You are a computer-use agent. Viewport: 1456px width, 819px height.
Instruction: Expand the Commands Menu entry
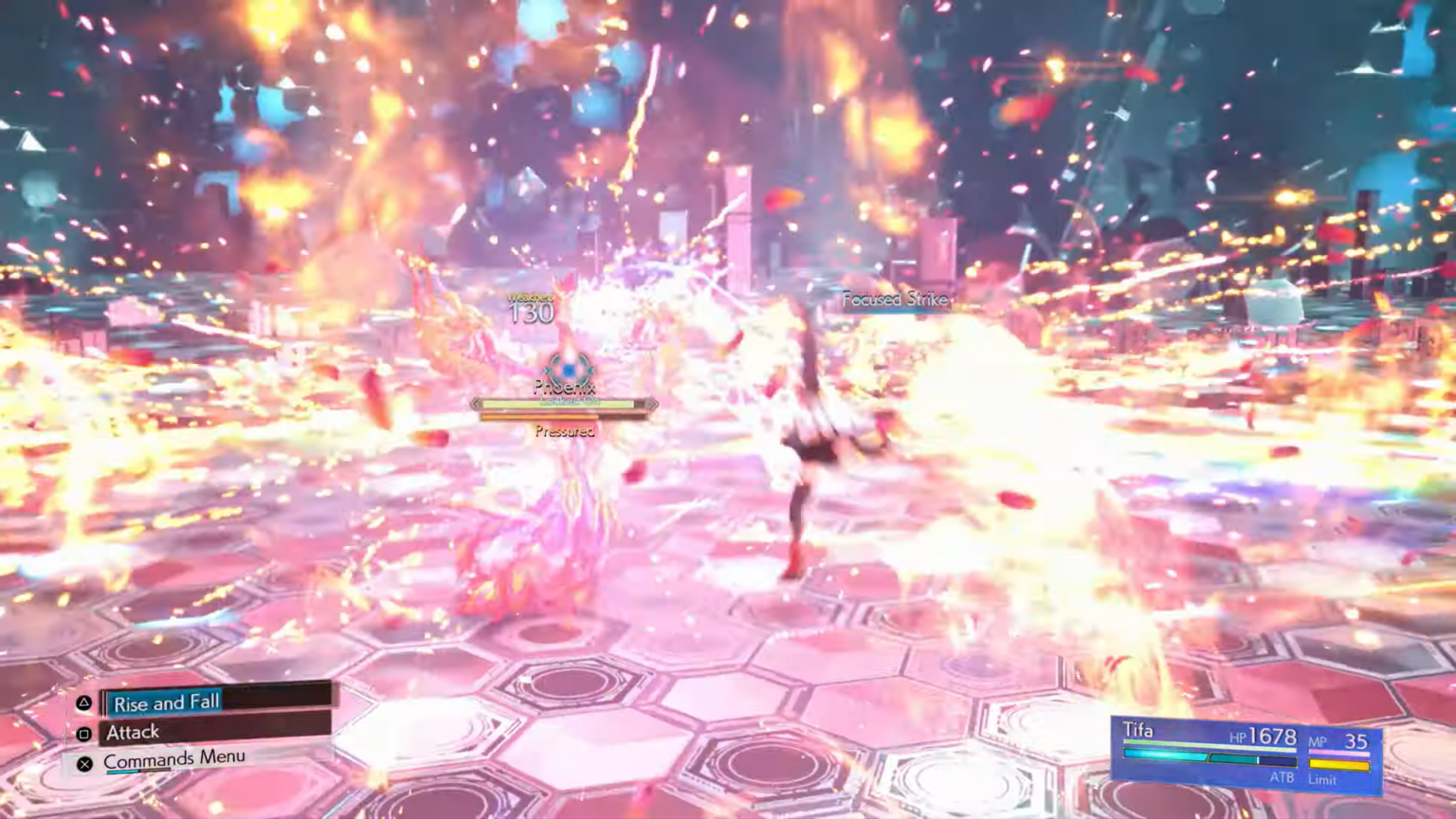174,758
